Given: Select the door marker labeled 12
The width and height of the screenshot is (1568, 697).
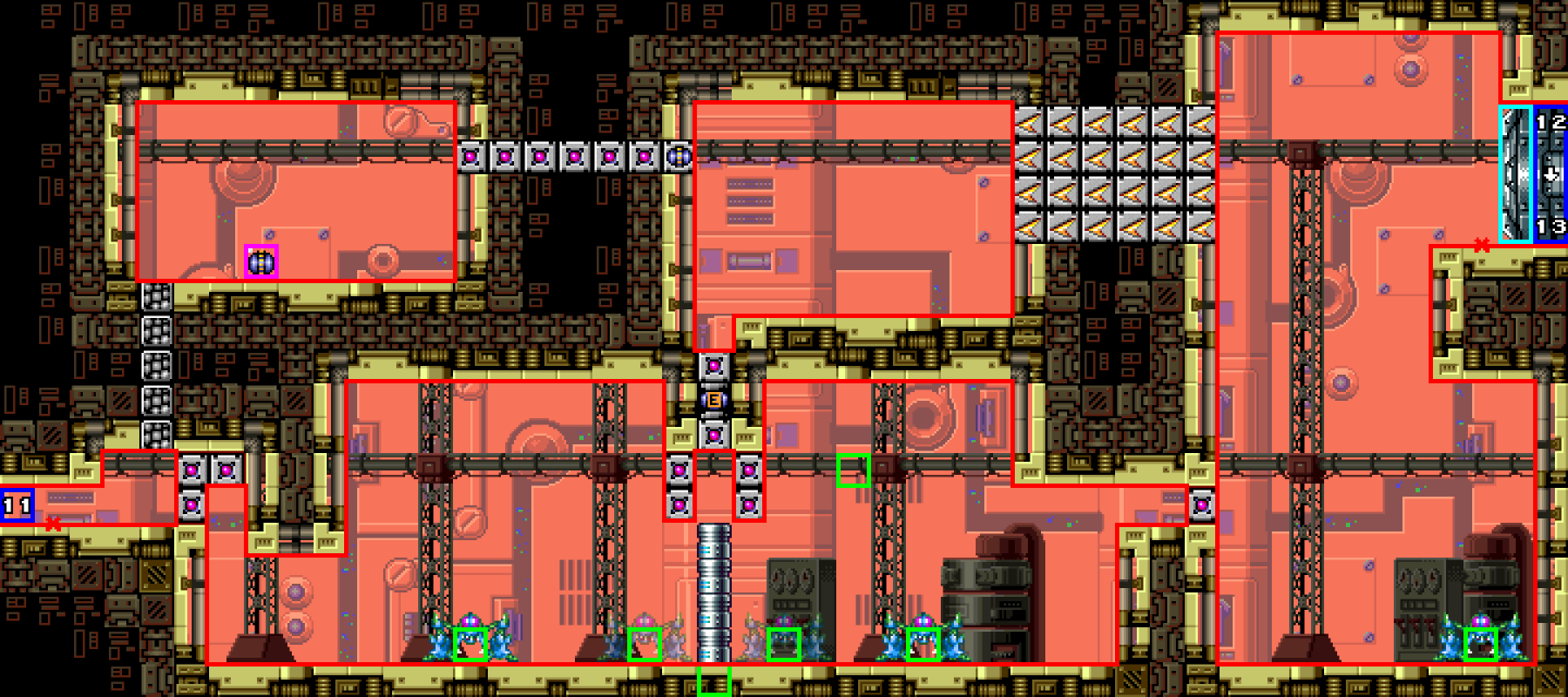Looking at the screenshot, I should [1551, 123].
